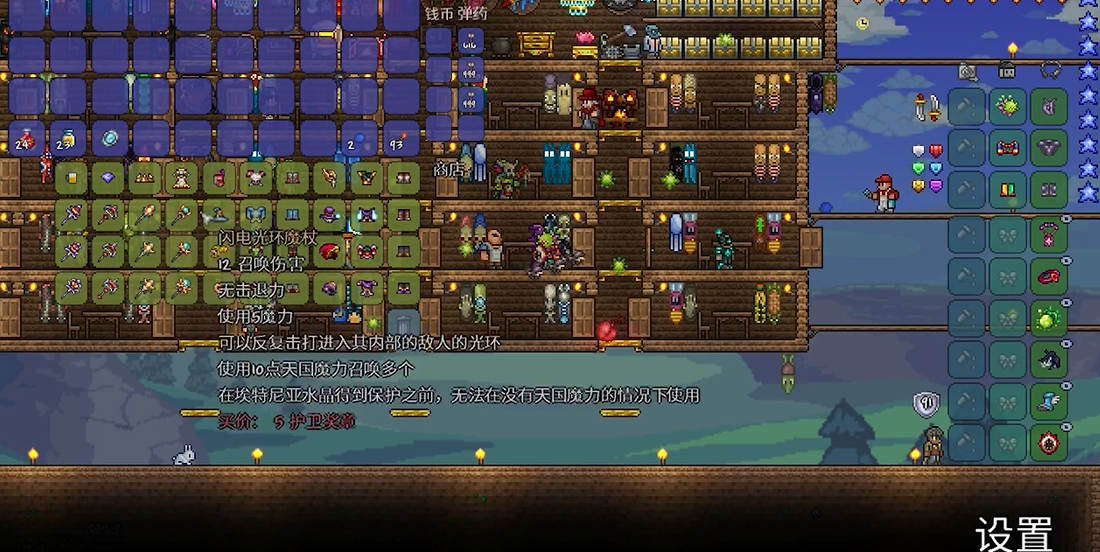Select the red round emblem accessory
Image resolution: width=1100 pixels, height=552 pixels.
[x=1049, y=443]
